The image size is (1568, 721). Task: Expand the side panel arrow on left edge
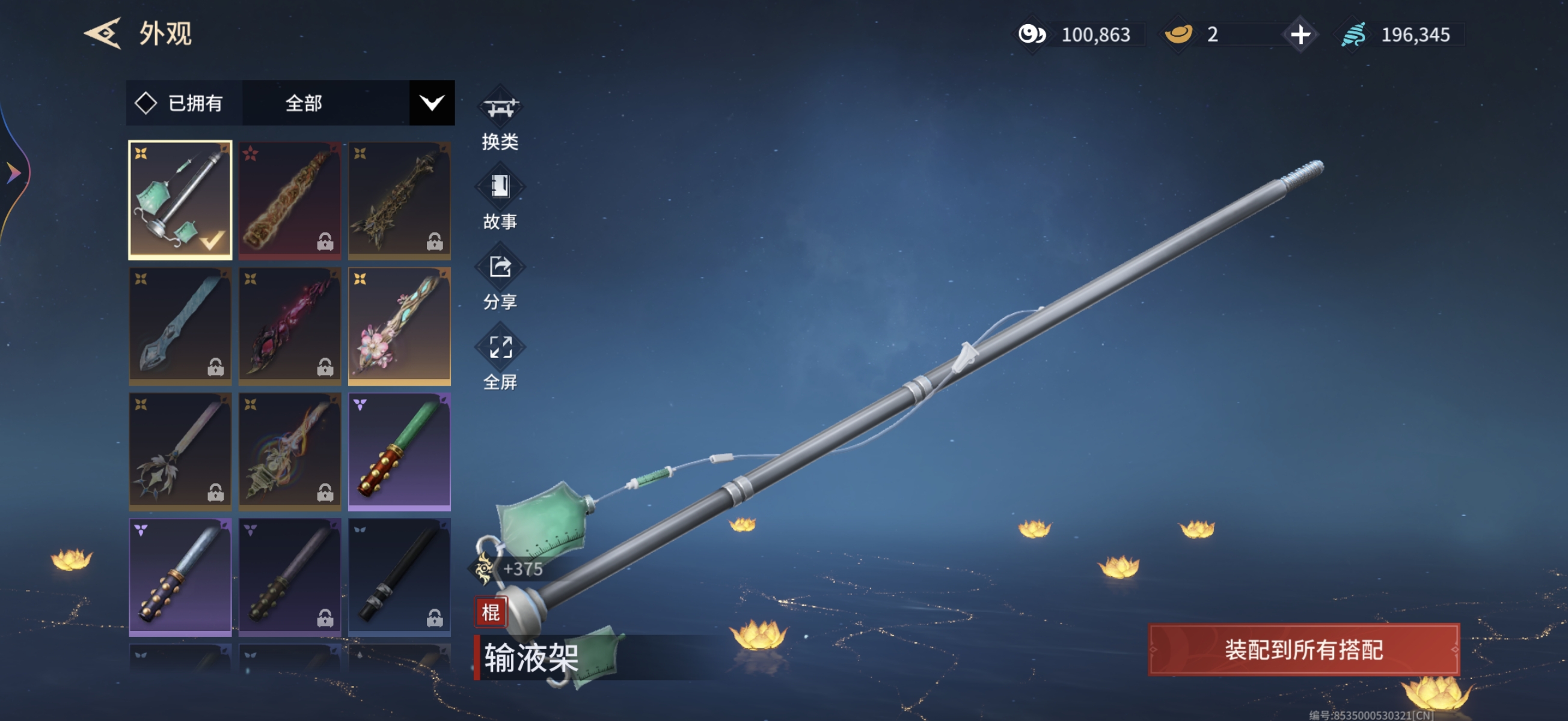(x=13, y=173)
